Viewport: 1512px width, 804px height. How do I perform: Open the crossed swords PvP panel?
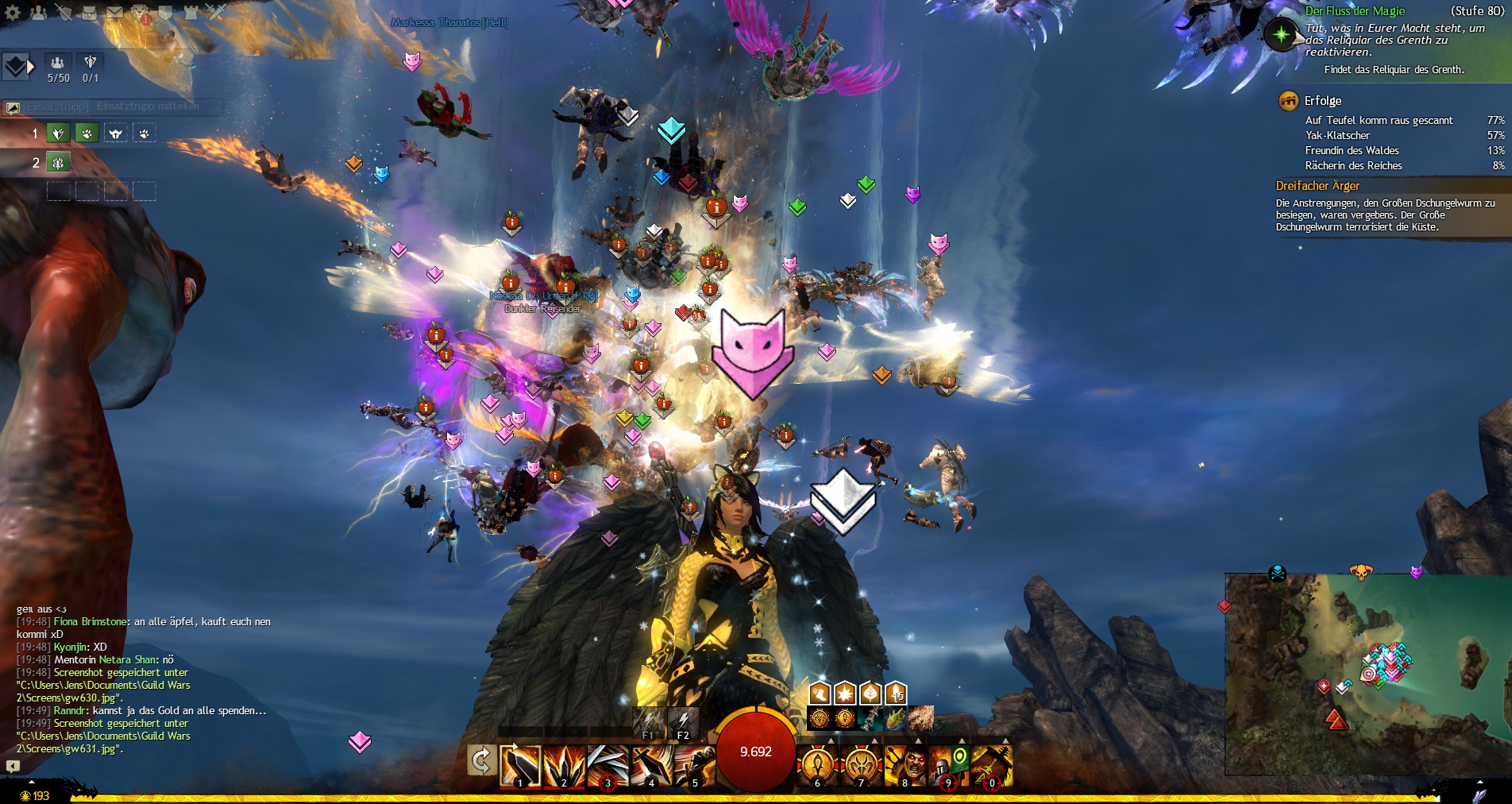[x=216, y=12]
